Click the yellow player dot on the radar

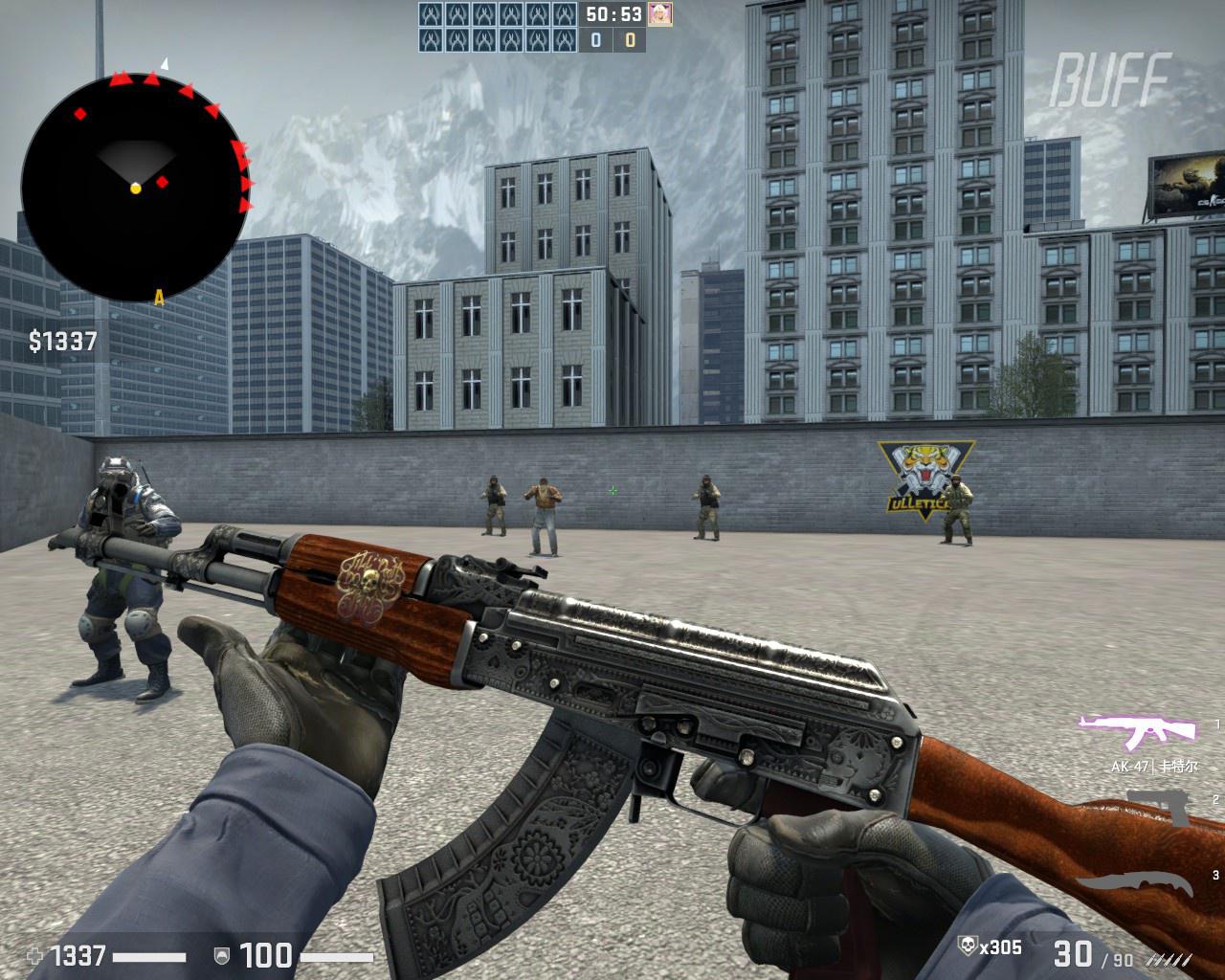click(136, 189)
